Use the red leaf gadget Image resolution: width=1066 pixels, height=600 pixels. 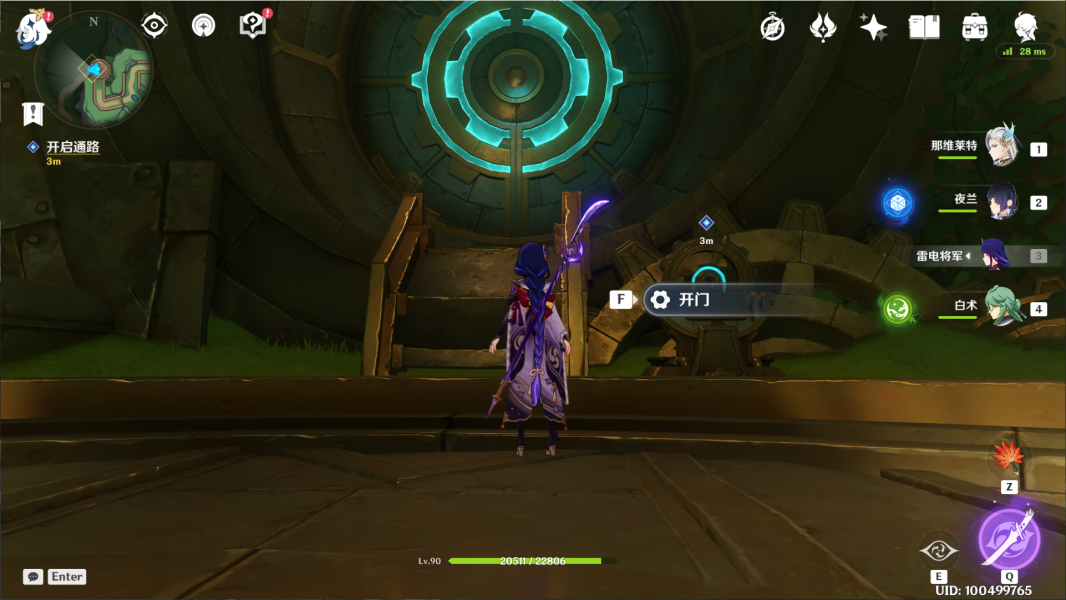tap(1007, 457)
